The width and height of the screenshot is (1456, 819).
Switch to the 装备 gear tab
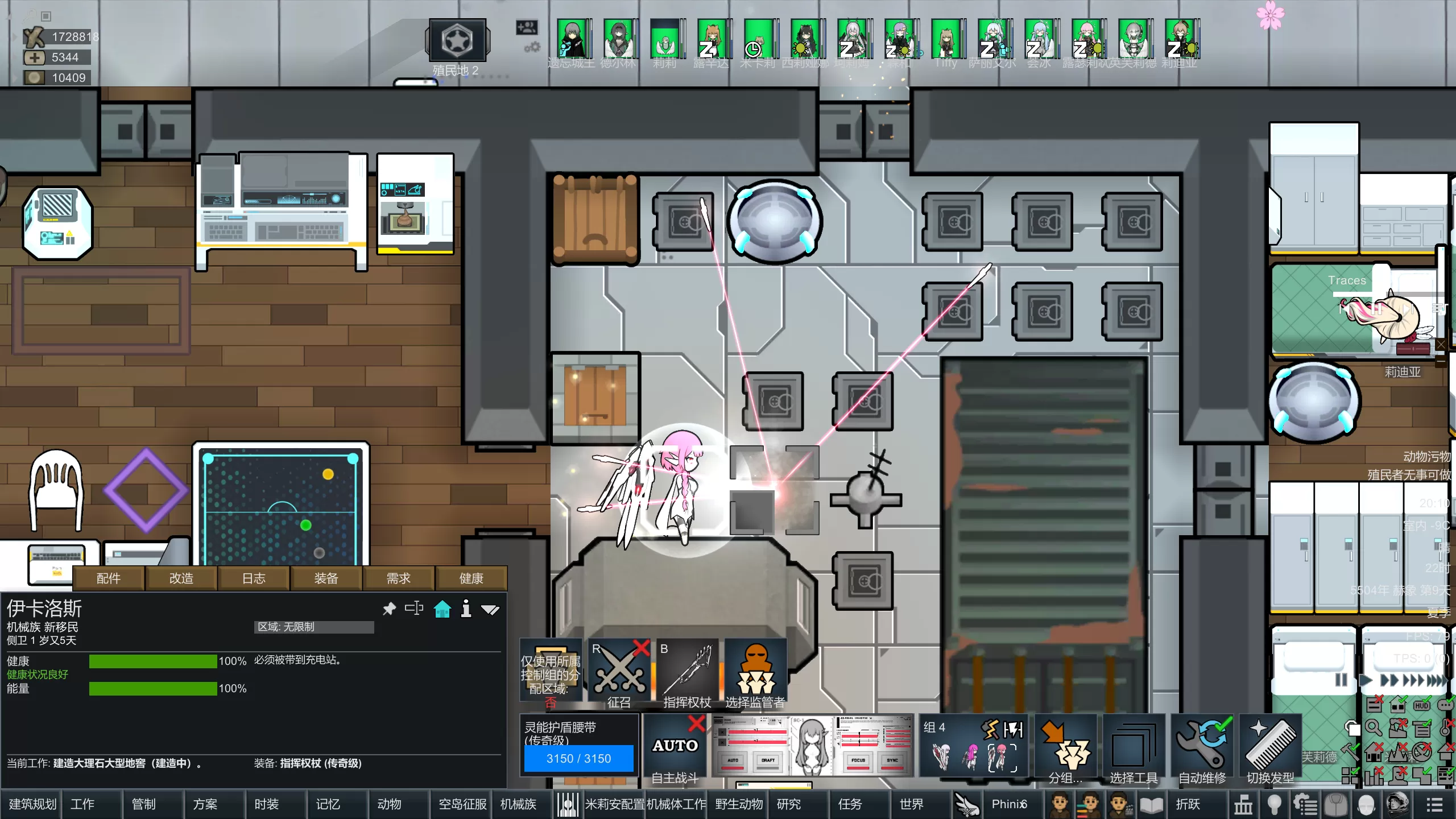(326, 578)
